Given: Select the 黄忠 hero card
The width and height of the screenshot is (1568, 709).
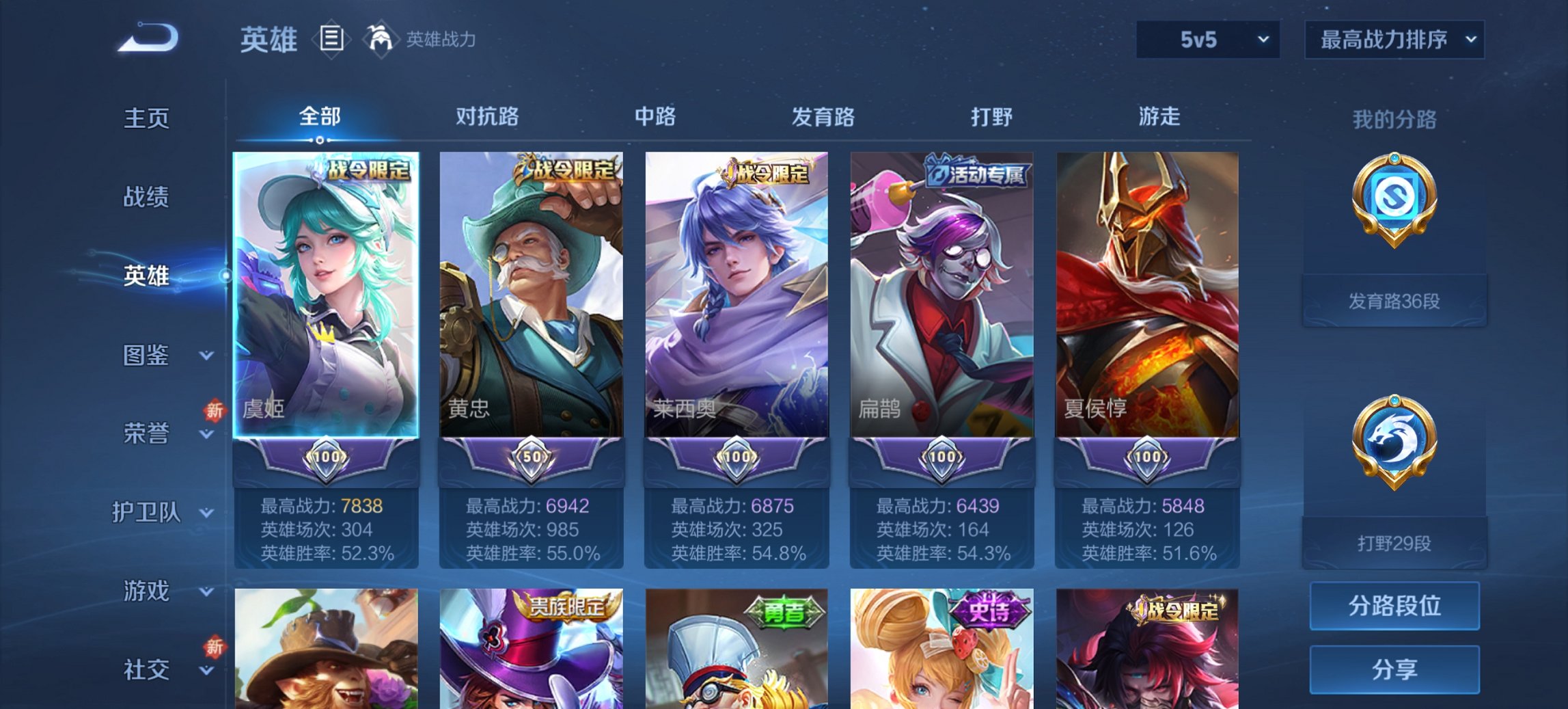Looking at the screenshot, I should pos(529,294).
